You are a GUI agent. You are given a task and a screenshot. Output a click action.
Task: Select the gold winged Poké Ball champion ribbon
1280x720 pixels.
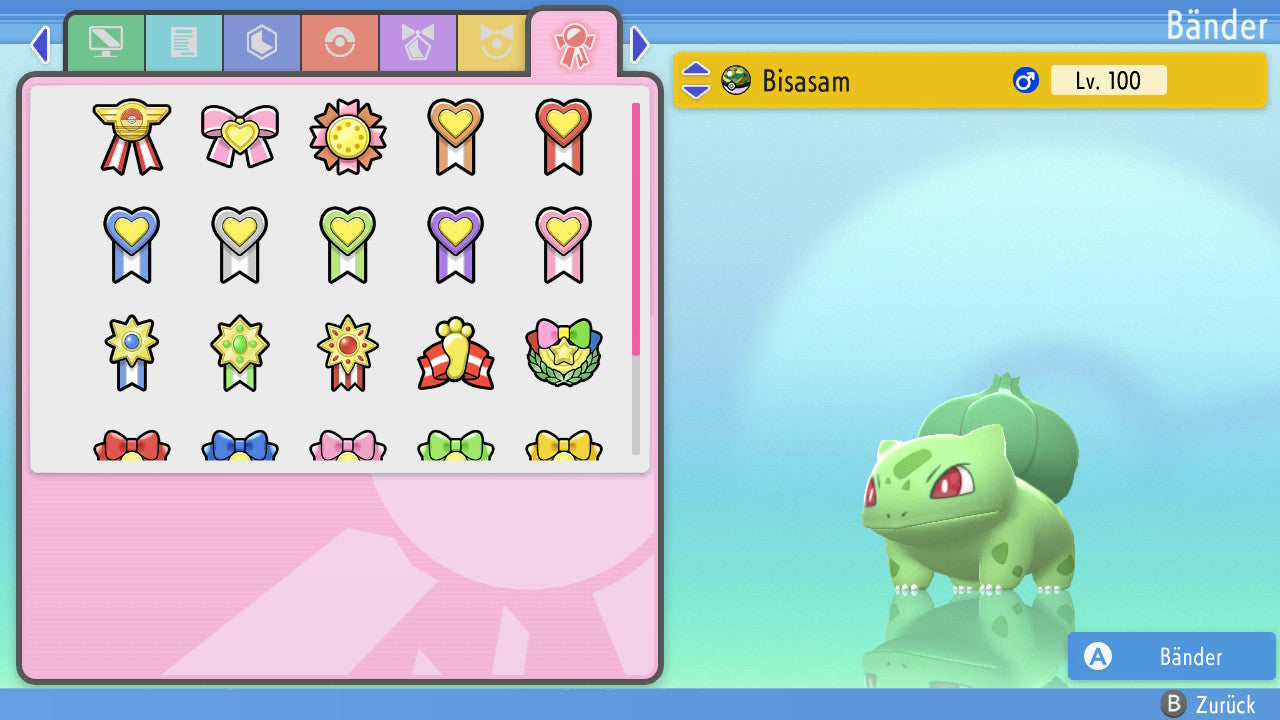pos(132,136)
